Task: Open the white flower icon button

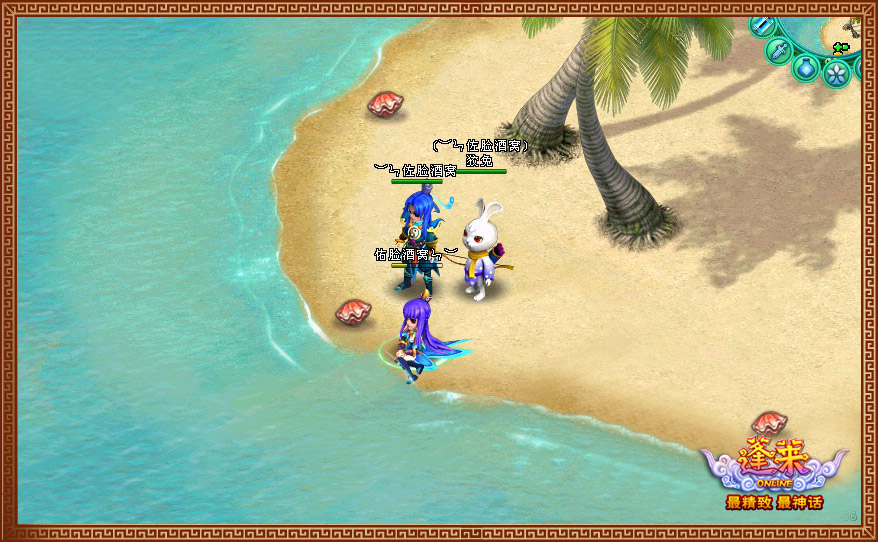Action: (836, 72)
